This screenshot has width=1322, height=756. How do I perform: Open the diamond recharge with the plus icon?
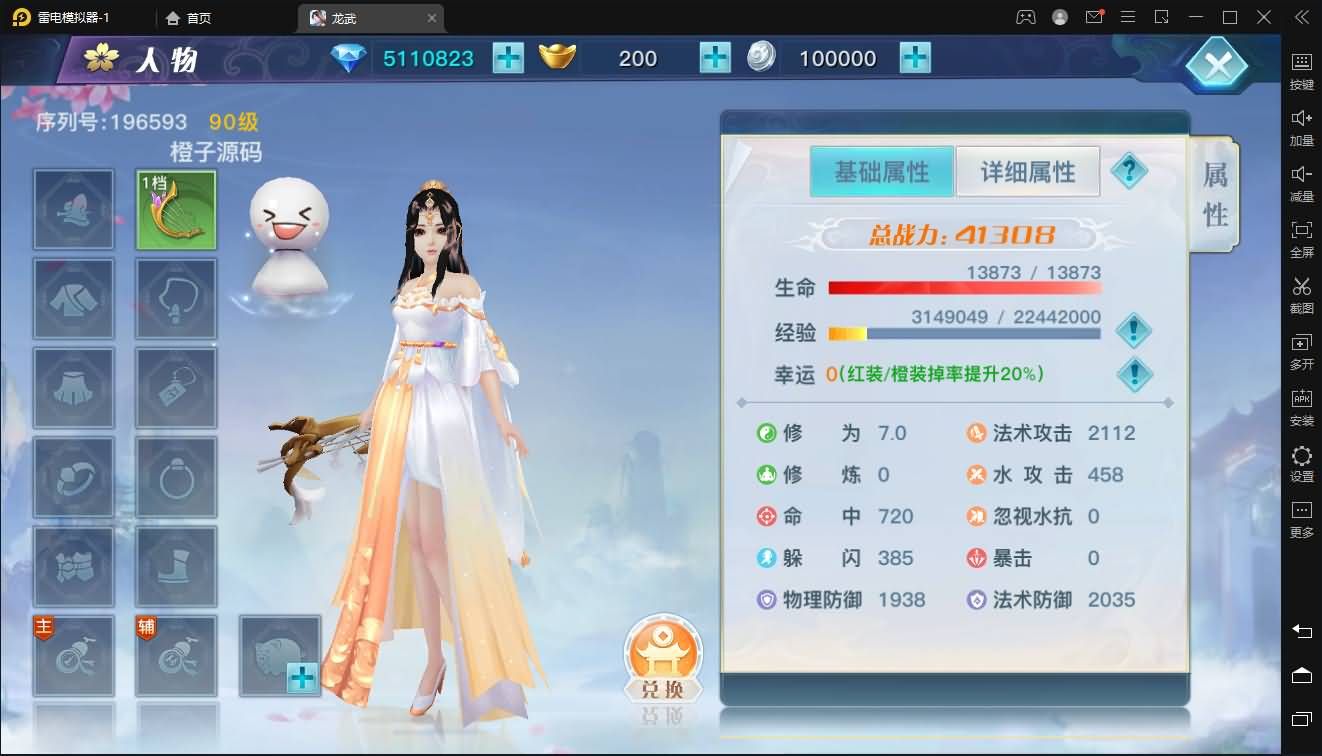[x=509, y=58]
